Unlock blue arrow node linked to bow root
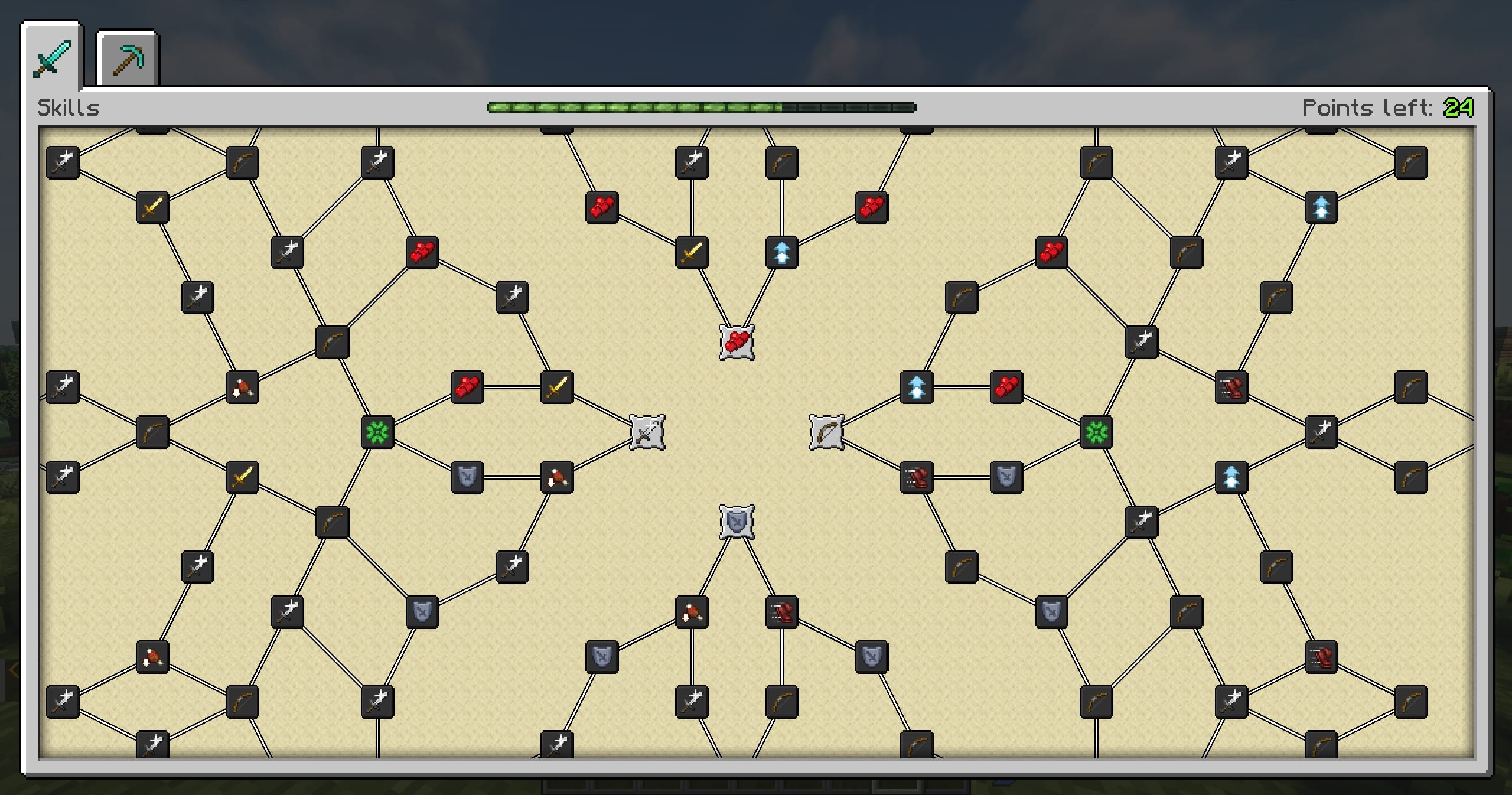Image resolution: width=1512 pixels, height=795 pixels. click(916, 387)
